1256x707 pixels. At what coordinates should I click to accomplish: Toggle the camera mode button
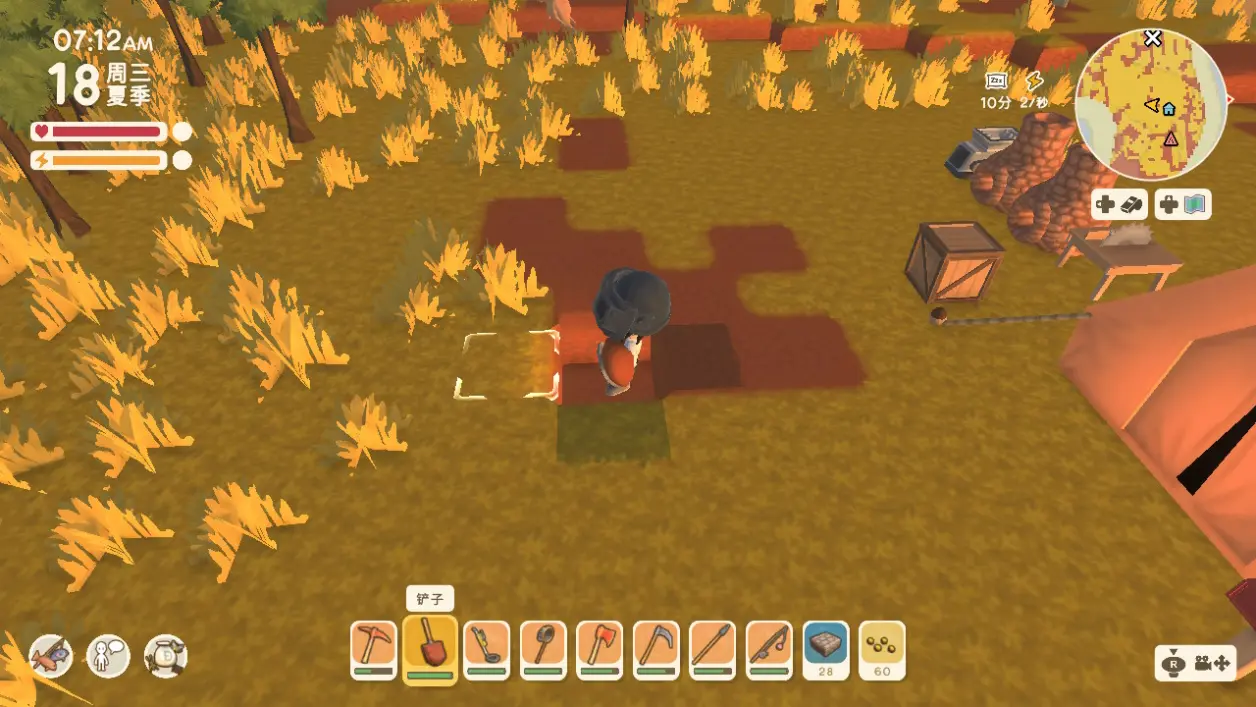[x=1196, y=663]
